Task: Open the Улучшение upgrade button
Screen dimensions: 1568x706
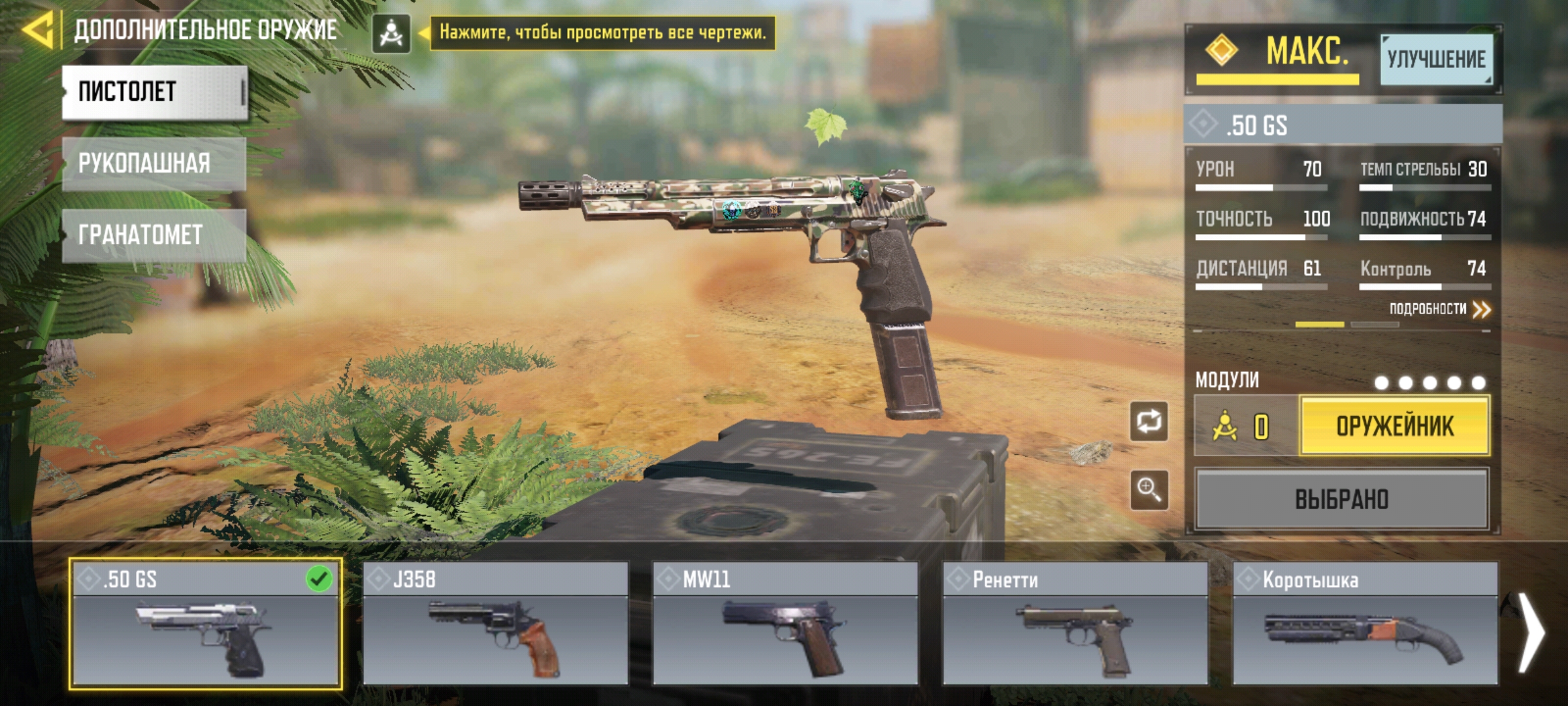Action: [x=1436, y=59]
